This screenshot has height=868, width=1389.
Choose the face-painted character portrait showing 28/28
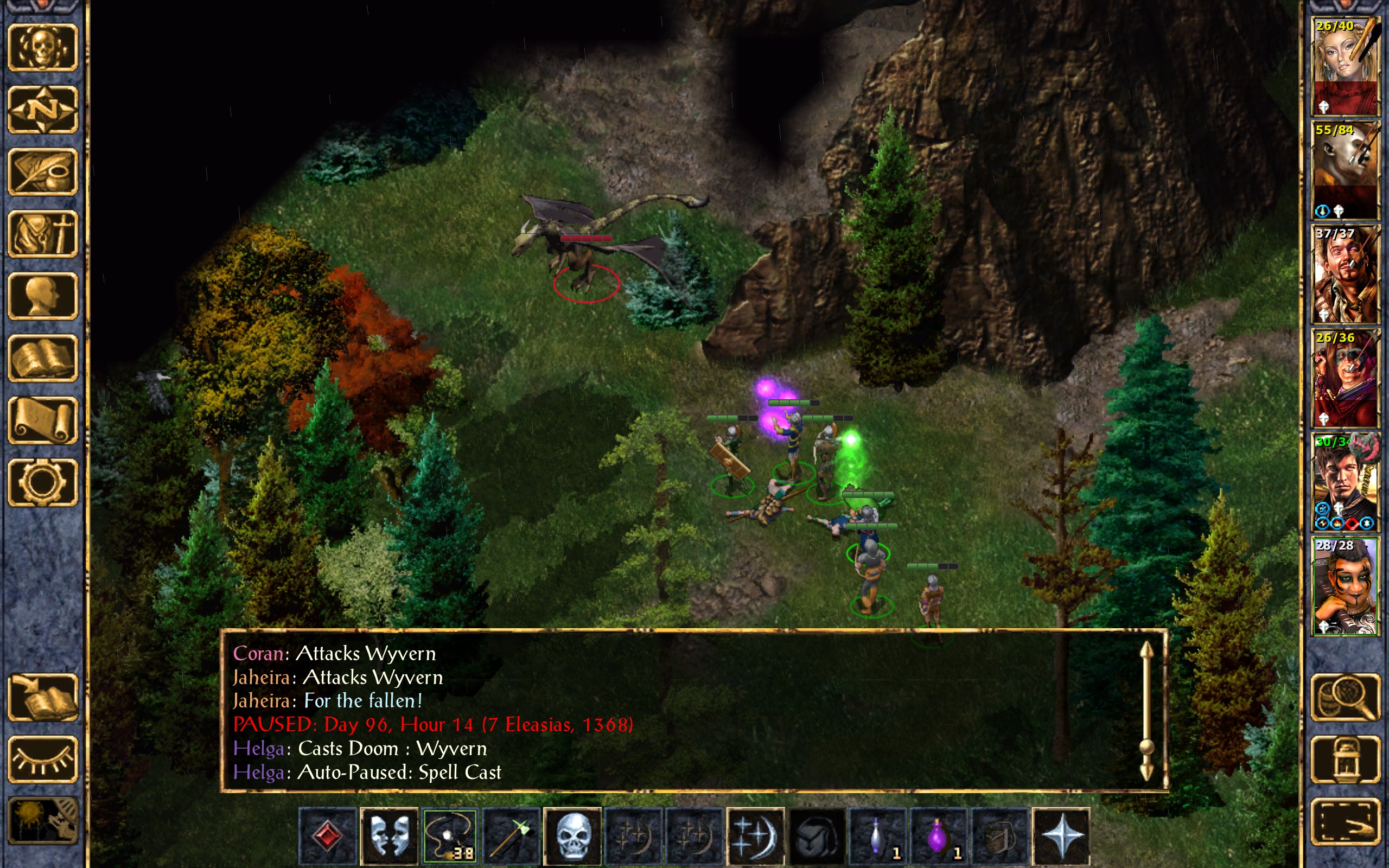pos(1346,586)
